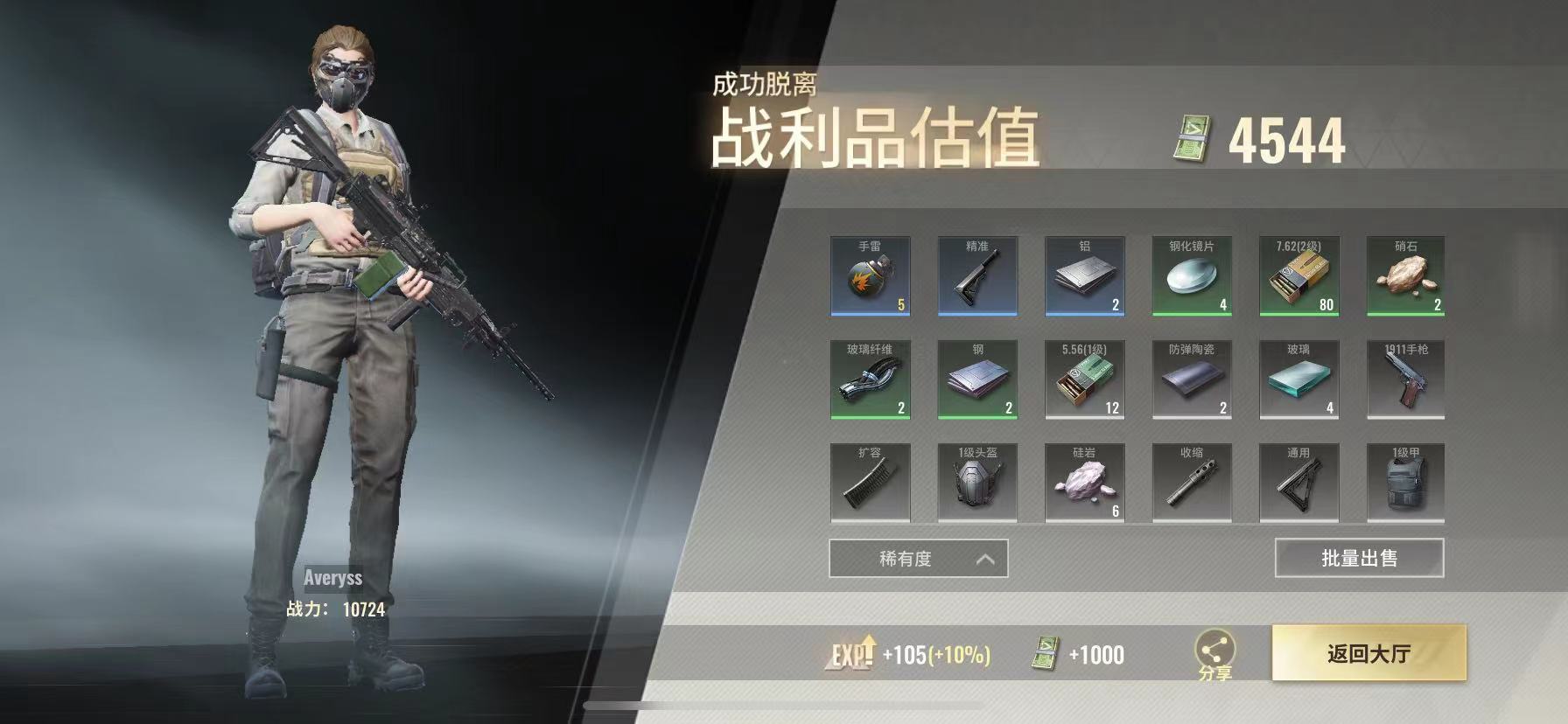Select the 扩容 extended magazine item
The image size is (1568, 724).
coord(869,482)
